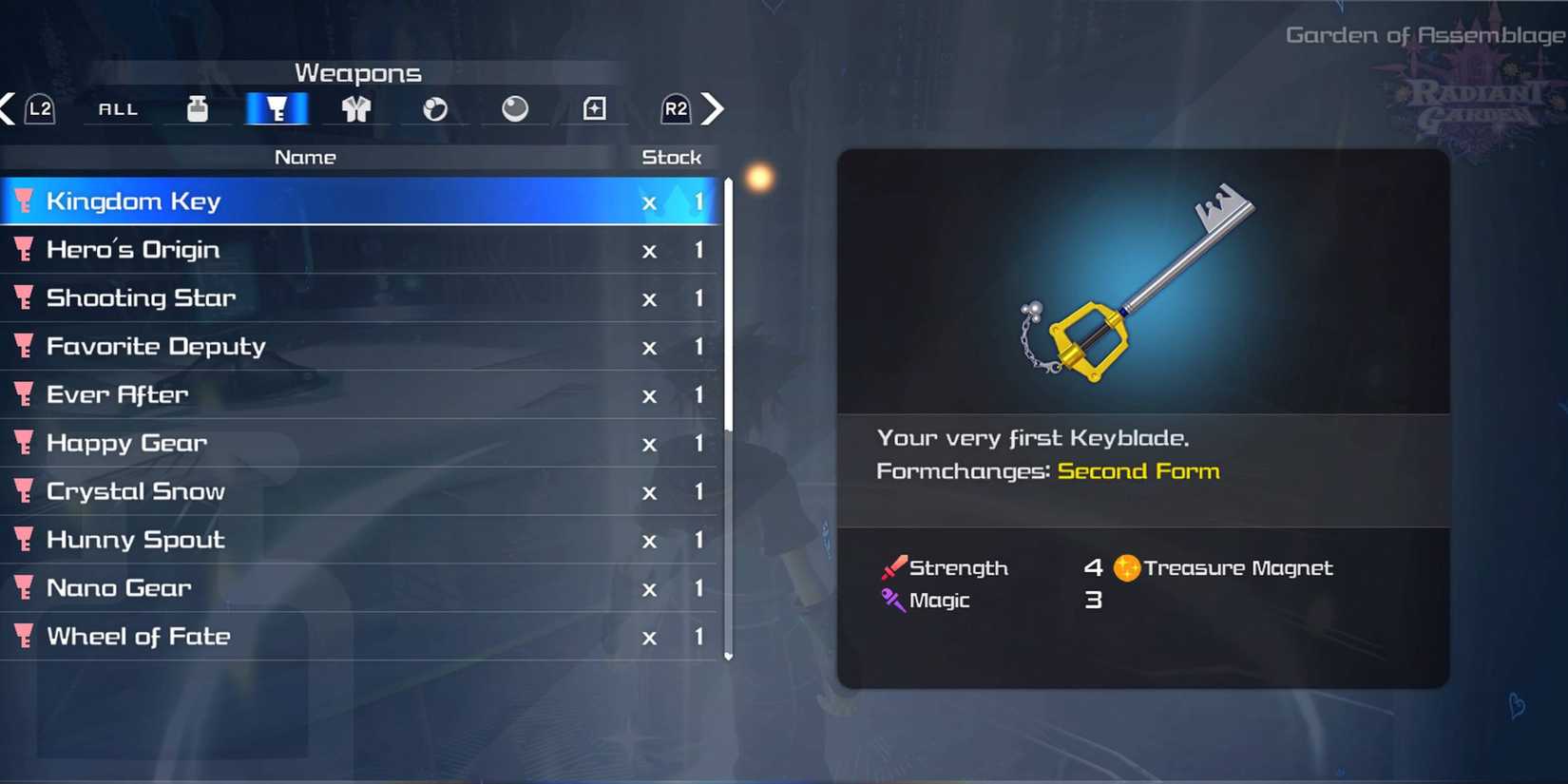
Task: Select the armor category icon
Action: 355,108
